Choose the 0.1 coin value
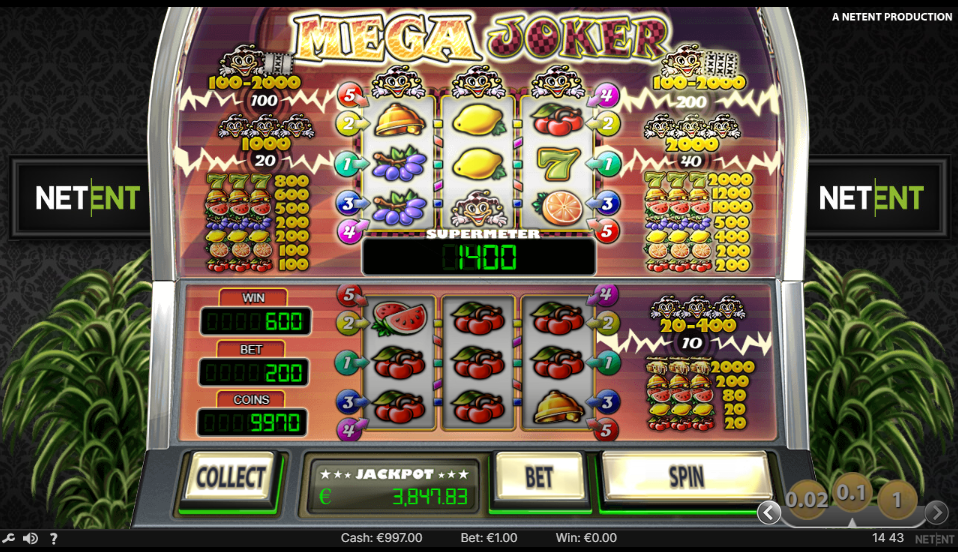 (x=851, y=492)
